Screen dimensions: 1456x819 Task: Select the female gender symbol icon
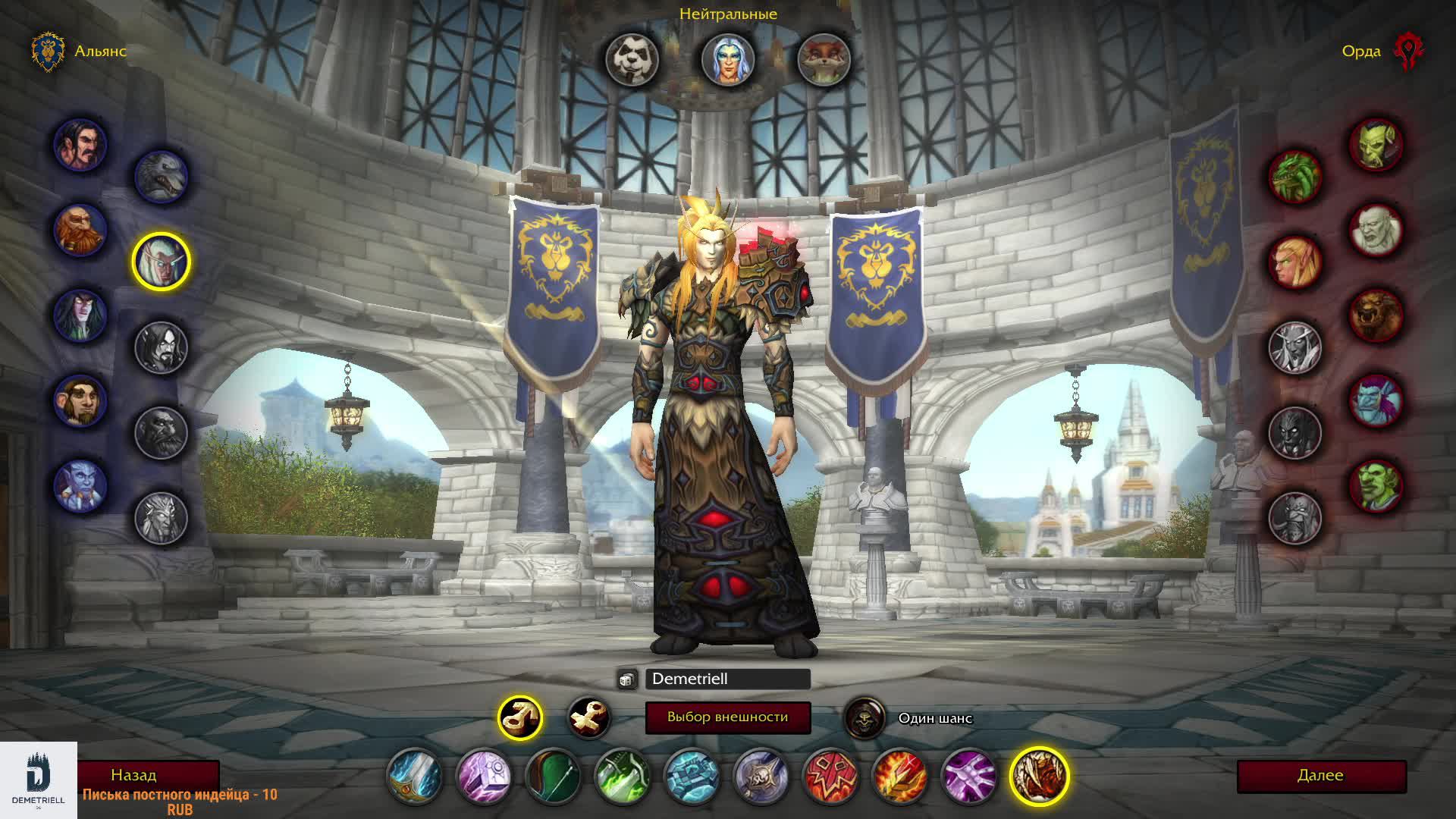[x=589, y=717]
